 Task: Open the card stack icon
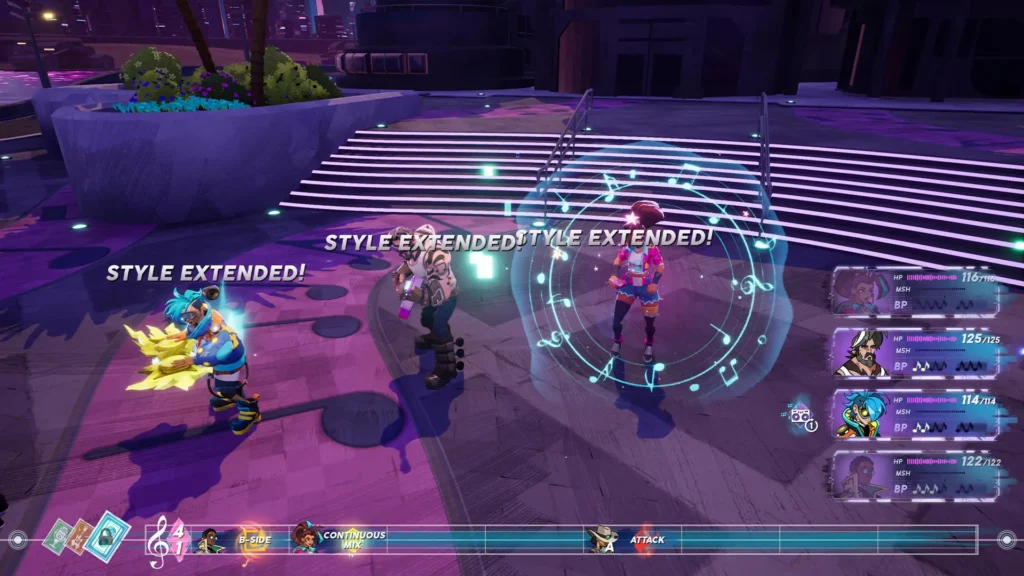(x=87, y=537)
